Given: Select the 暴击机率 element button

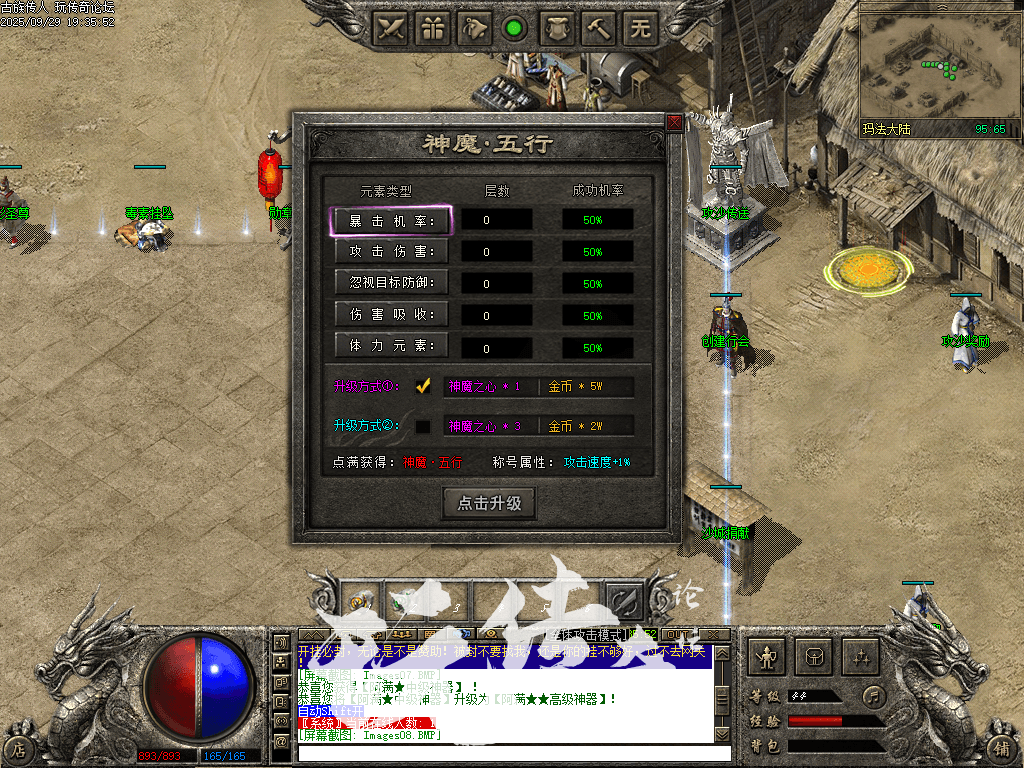Looking at the screenshot, I should click(391, 221).
